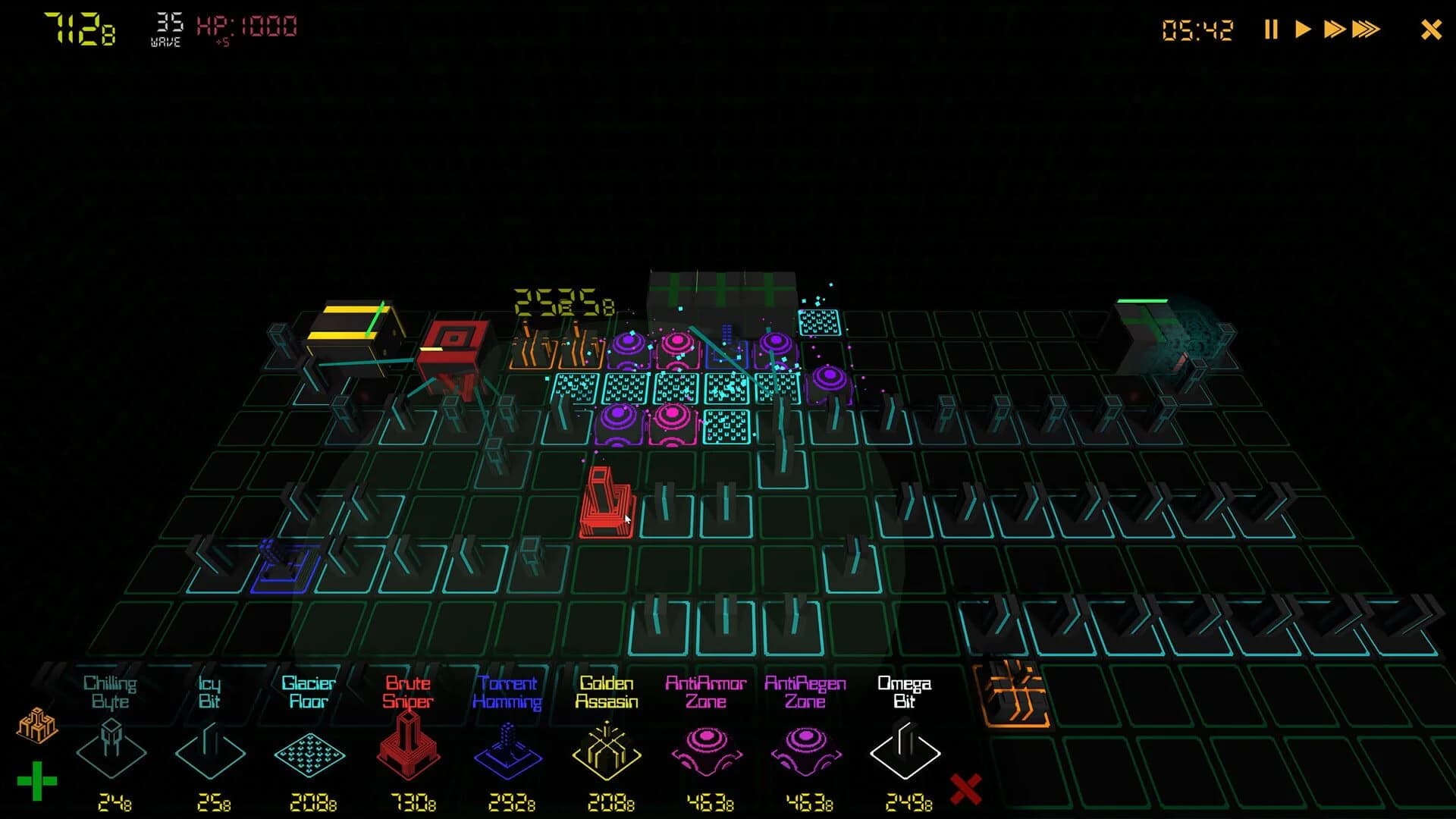Viewport: 1456px width, 819px height.
Task: Resume play at normal speed
Action: [1303, 30]
